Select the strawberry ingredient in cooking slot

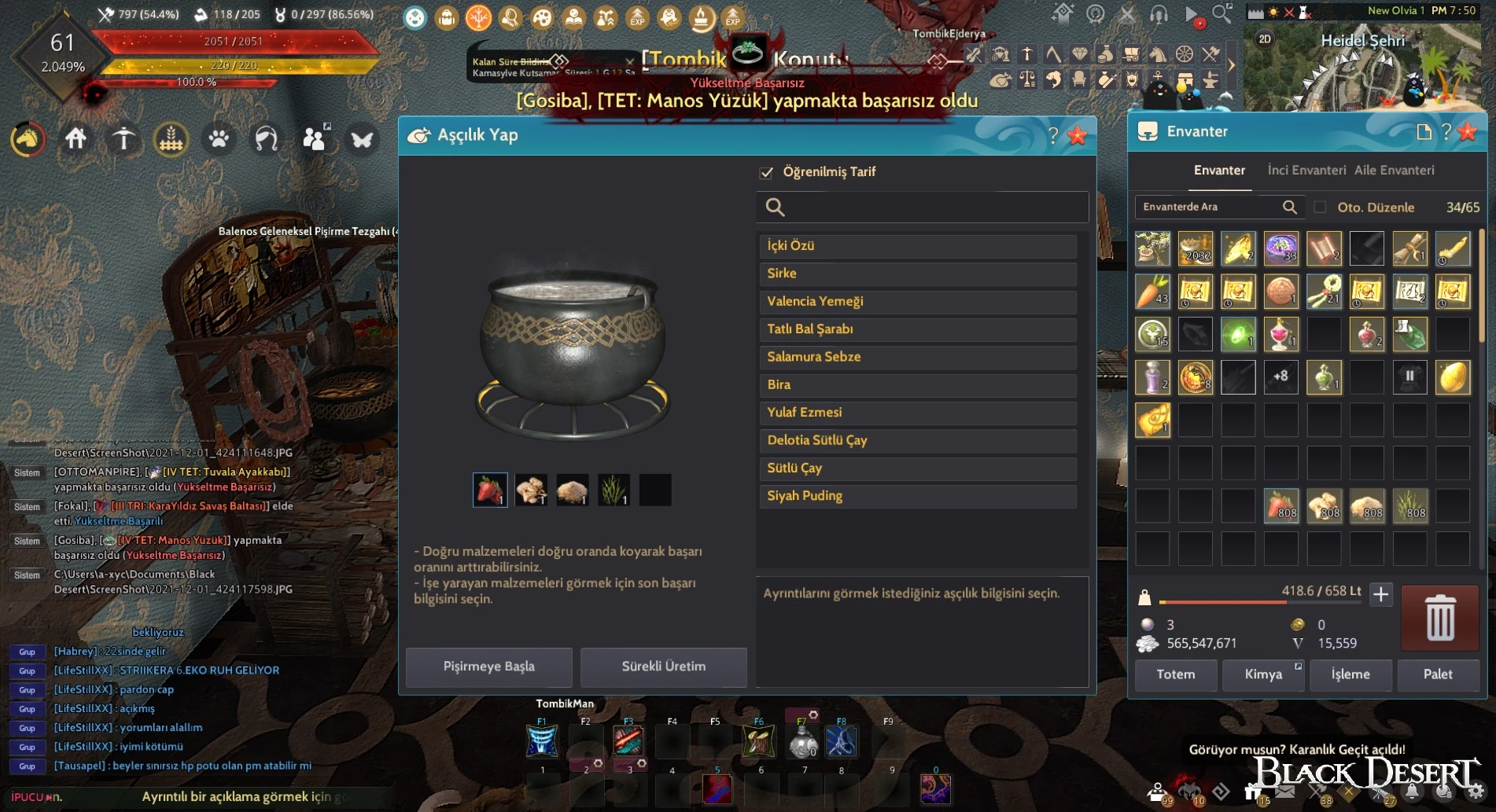489,490
